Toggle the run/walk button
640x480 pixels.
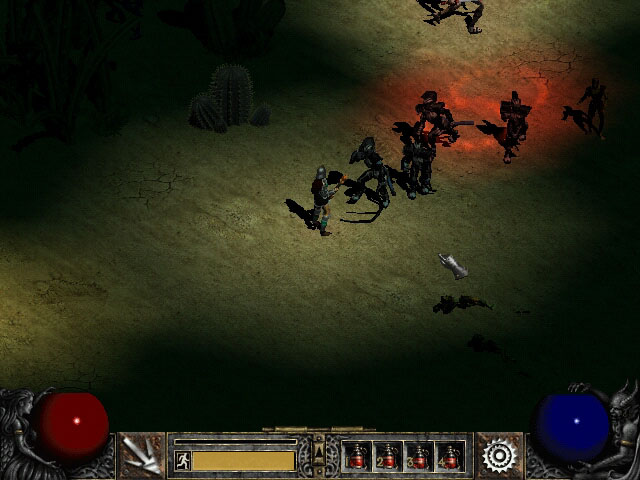(183, 460)
